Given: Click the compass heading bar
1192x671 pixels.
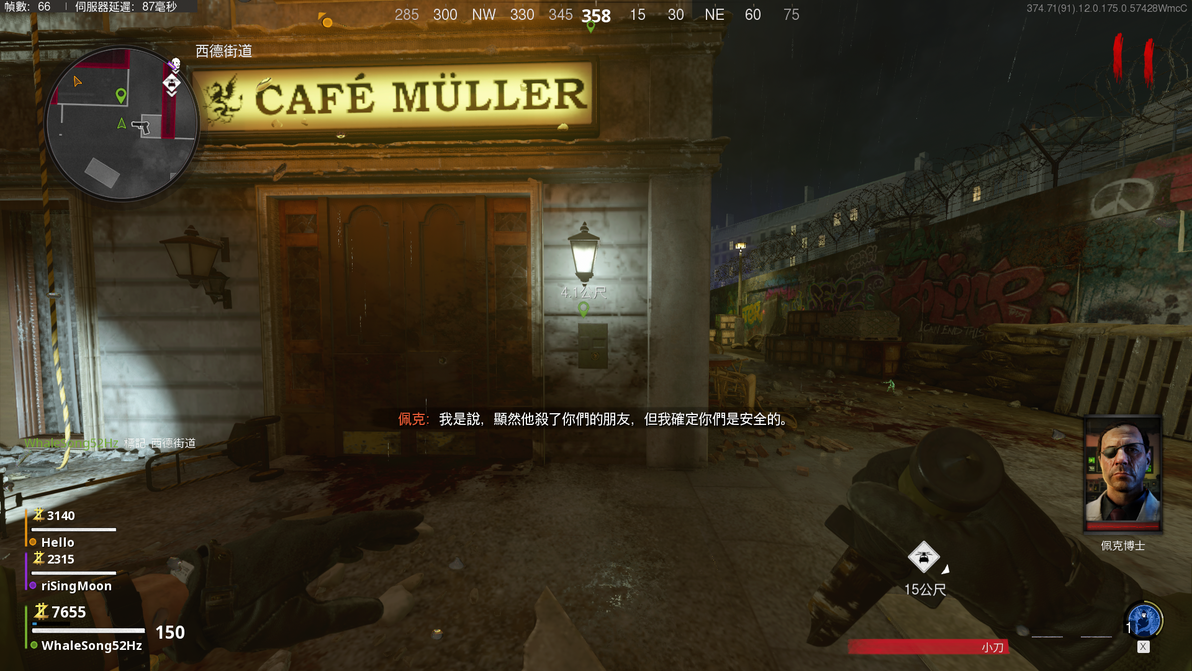Looking at the screenshot, I should 596,15.
